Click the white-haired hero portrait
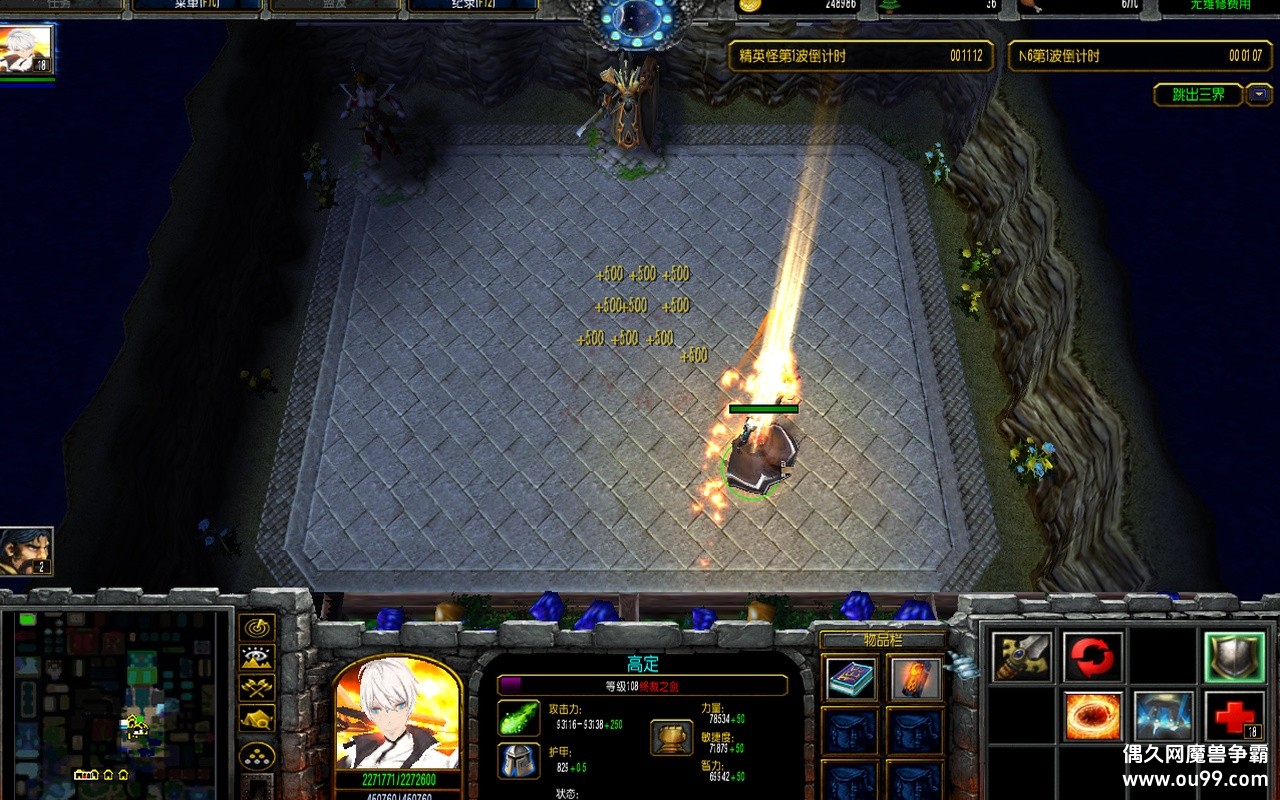This screenshot has width=1280, height=800. point(398,715)
